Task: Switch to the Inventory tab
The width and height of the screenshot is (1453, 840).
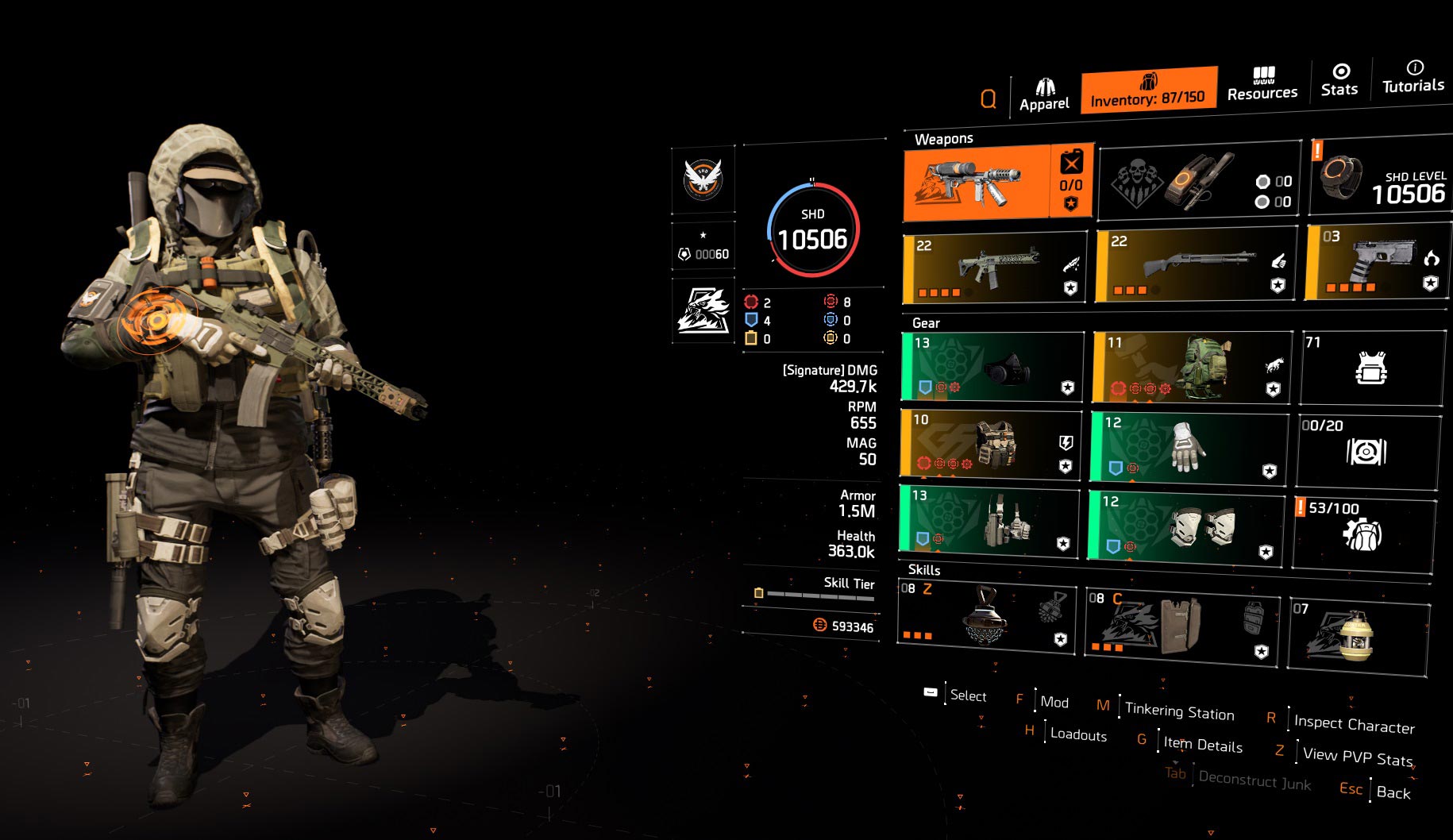Action: coord(1148,90)
